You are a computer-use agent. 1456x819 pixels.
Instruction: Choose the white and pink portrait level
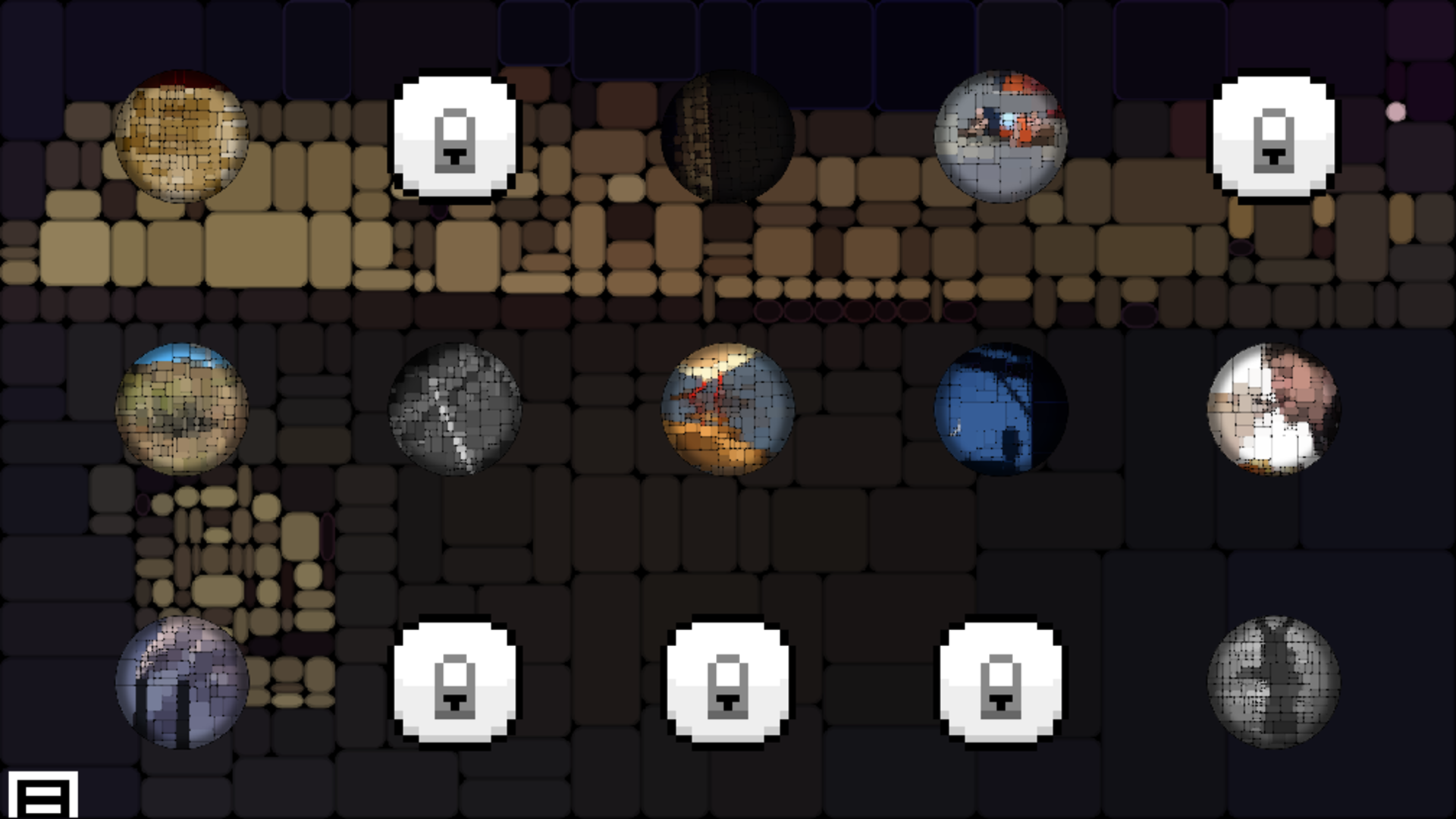(x=1274, y=409)
